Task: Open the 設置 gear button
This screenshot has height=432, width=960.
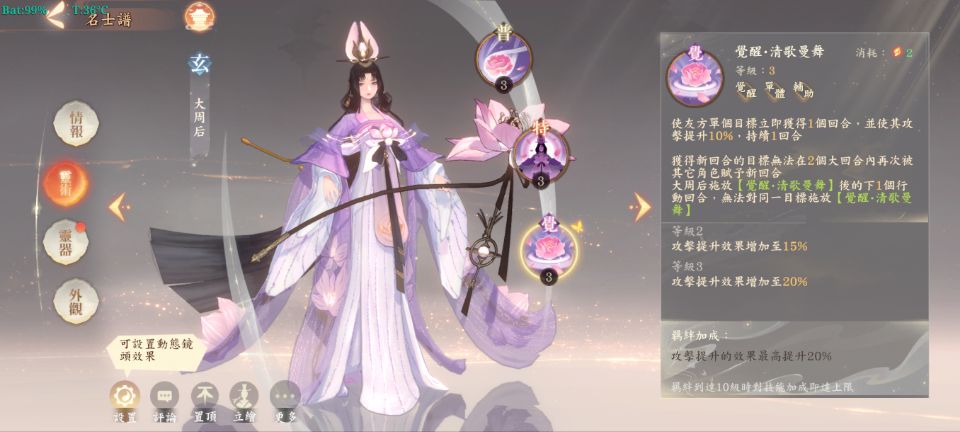Action: (x=125, y=396)
